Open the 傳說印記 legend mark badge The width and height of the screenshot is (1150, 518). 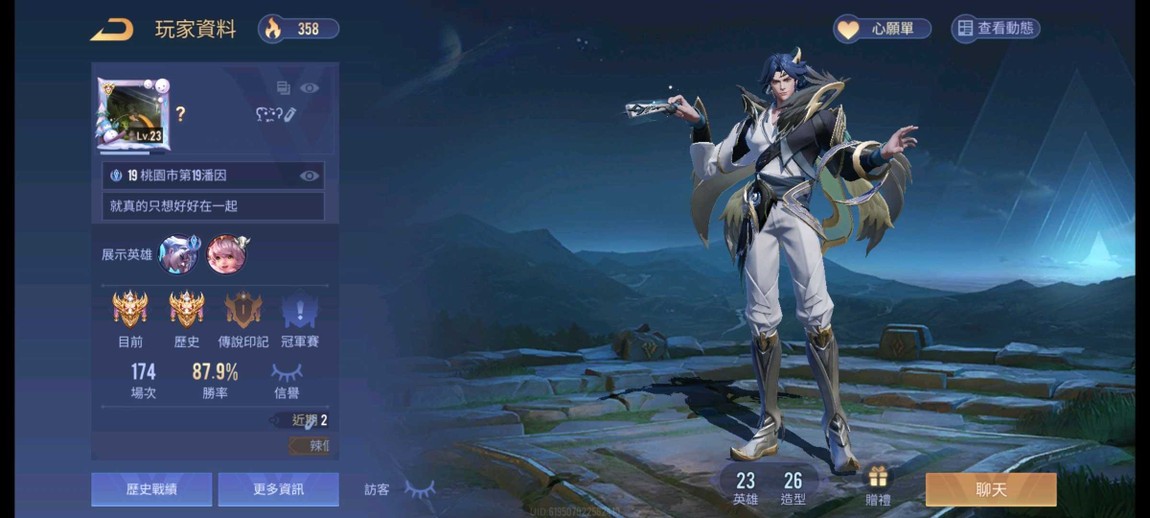pyautogui.click(x=243, y=311)
